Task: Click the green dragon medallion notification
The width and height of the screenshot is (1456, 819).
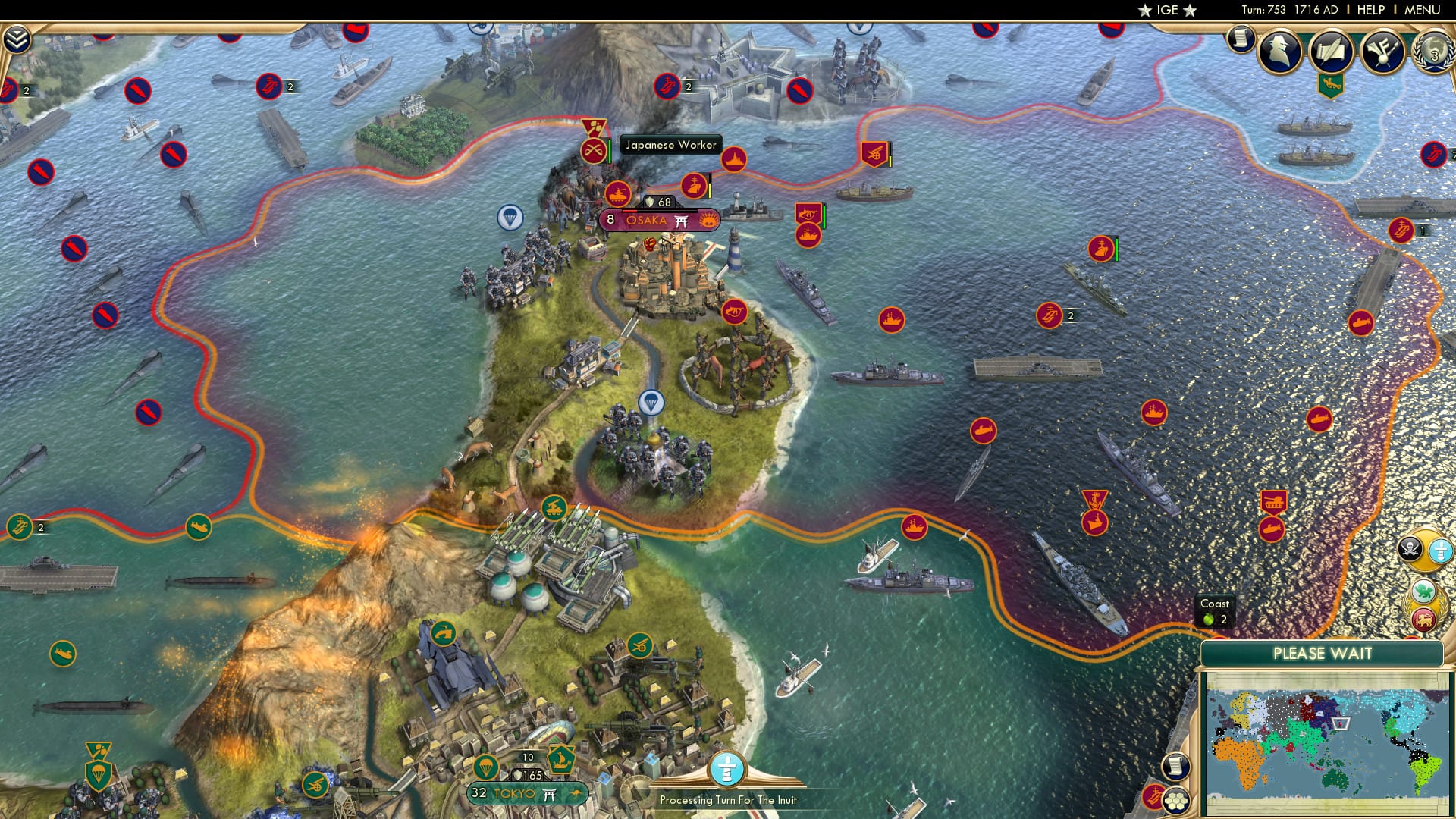Action: [x=1423, y=590]
